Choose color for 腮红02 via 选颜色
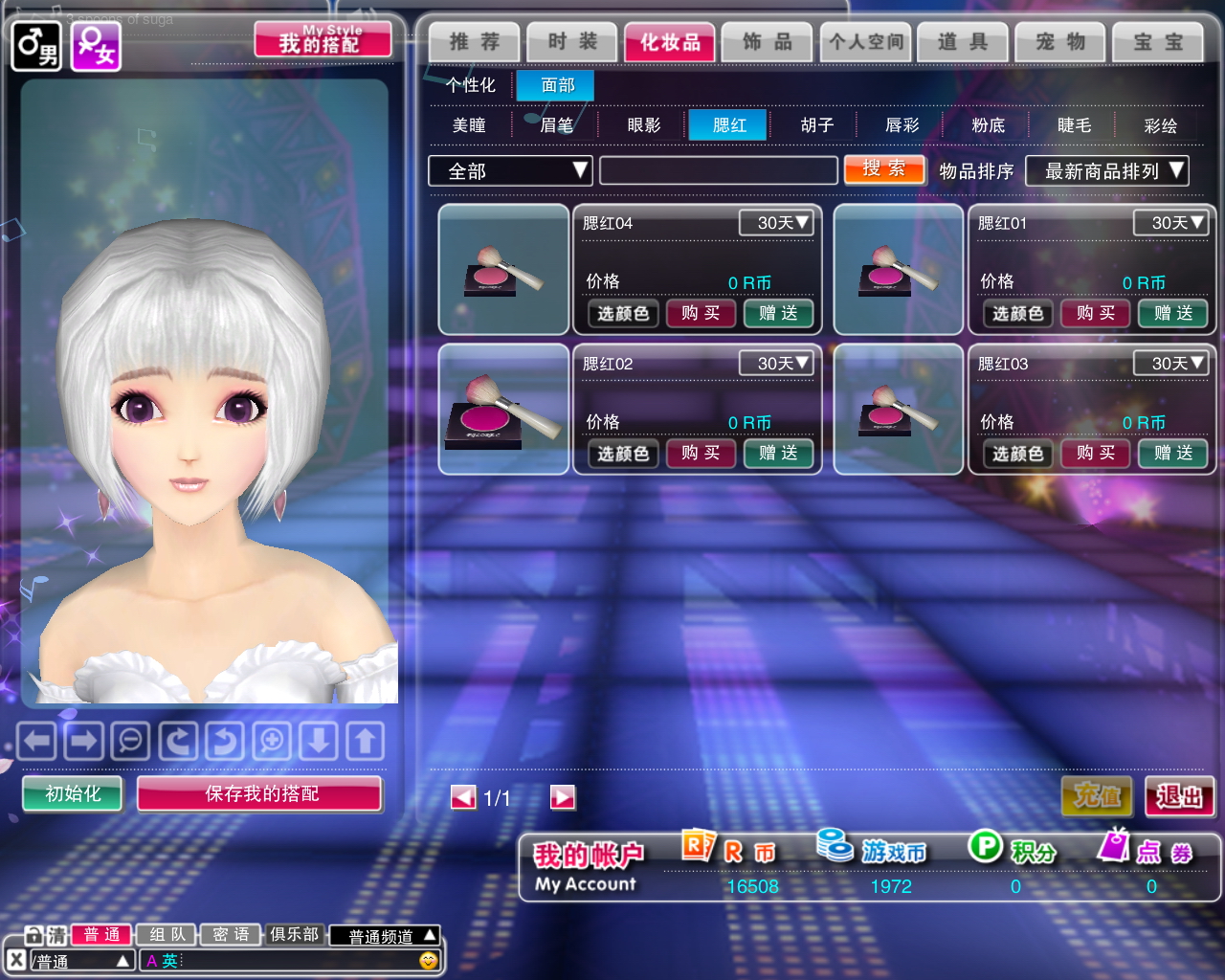The width and height of the screenshot is (1225, 980). click(623, 454)
